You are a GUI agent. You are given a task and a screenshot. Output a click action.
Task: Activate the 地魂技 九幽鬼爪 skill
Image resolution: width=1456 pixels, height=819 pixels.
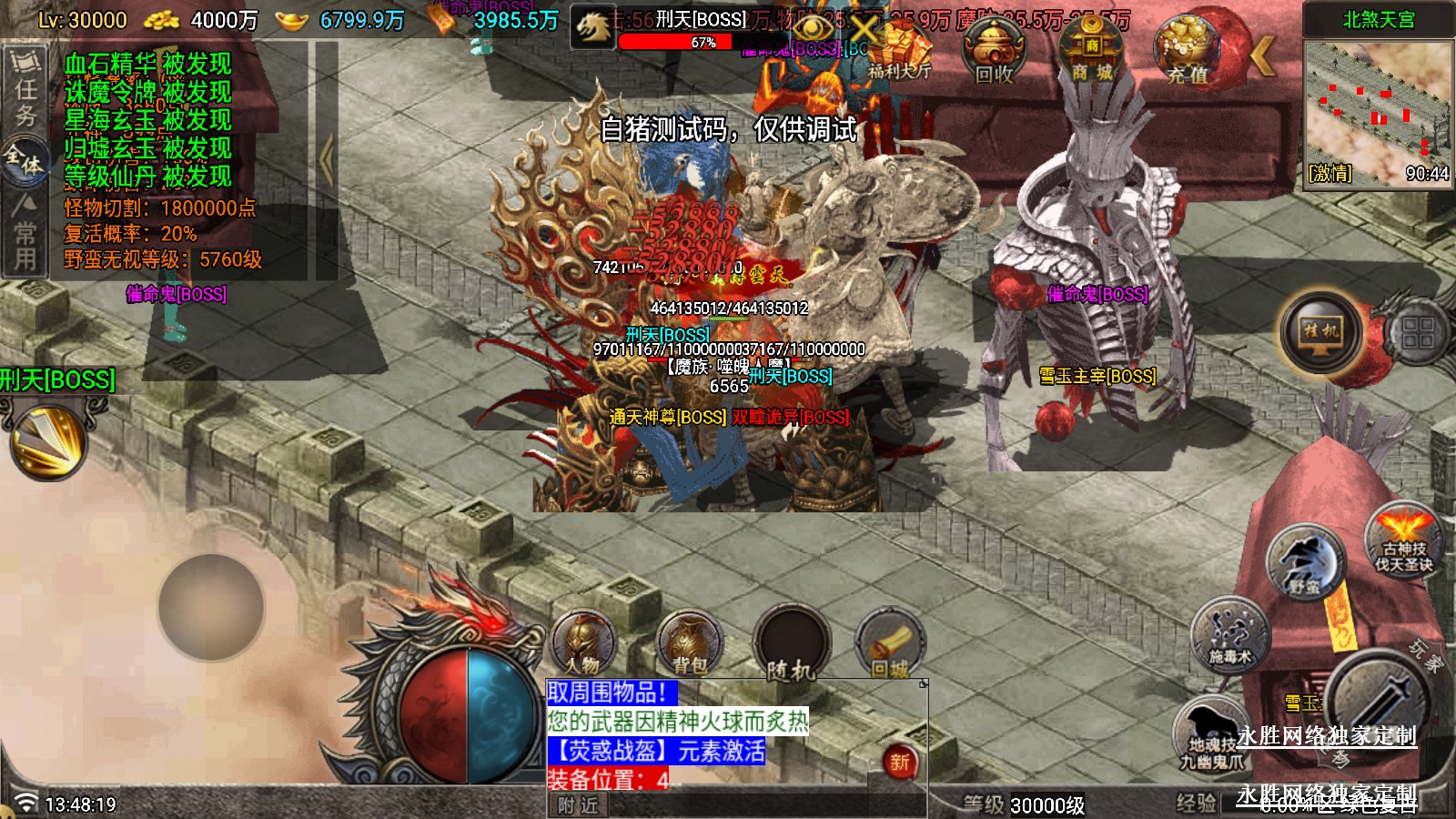pos(1210,735)
